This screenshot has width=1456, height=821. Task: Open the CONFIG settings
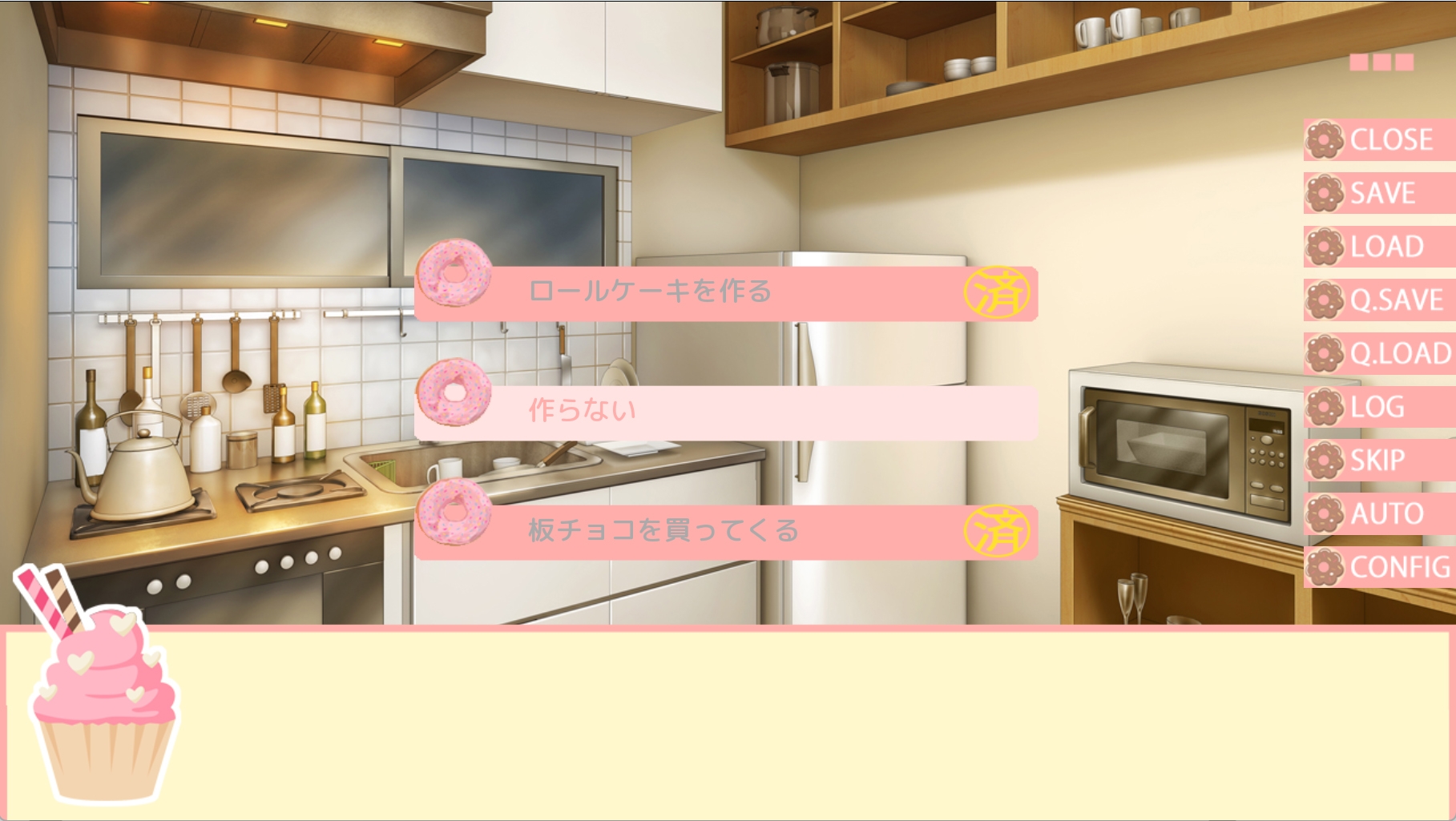(x=1380, y=567)
